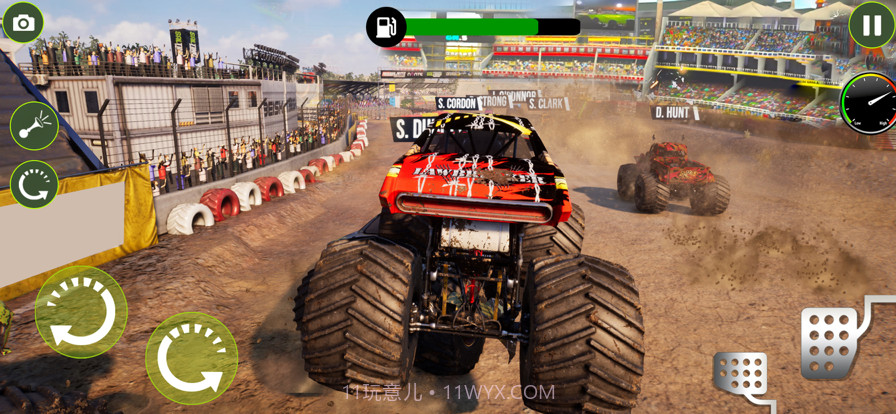Switch camera view using the camera icon
Image resolution: width=896 pixels, height=414 pixels.
click(x=23, y=23)
